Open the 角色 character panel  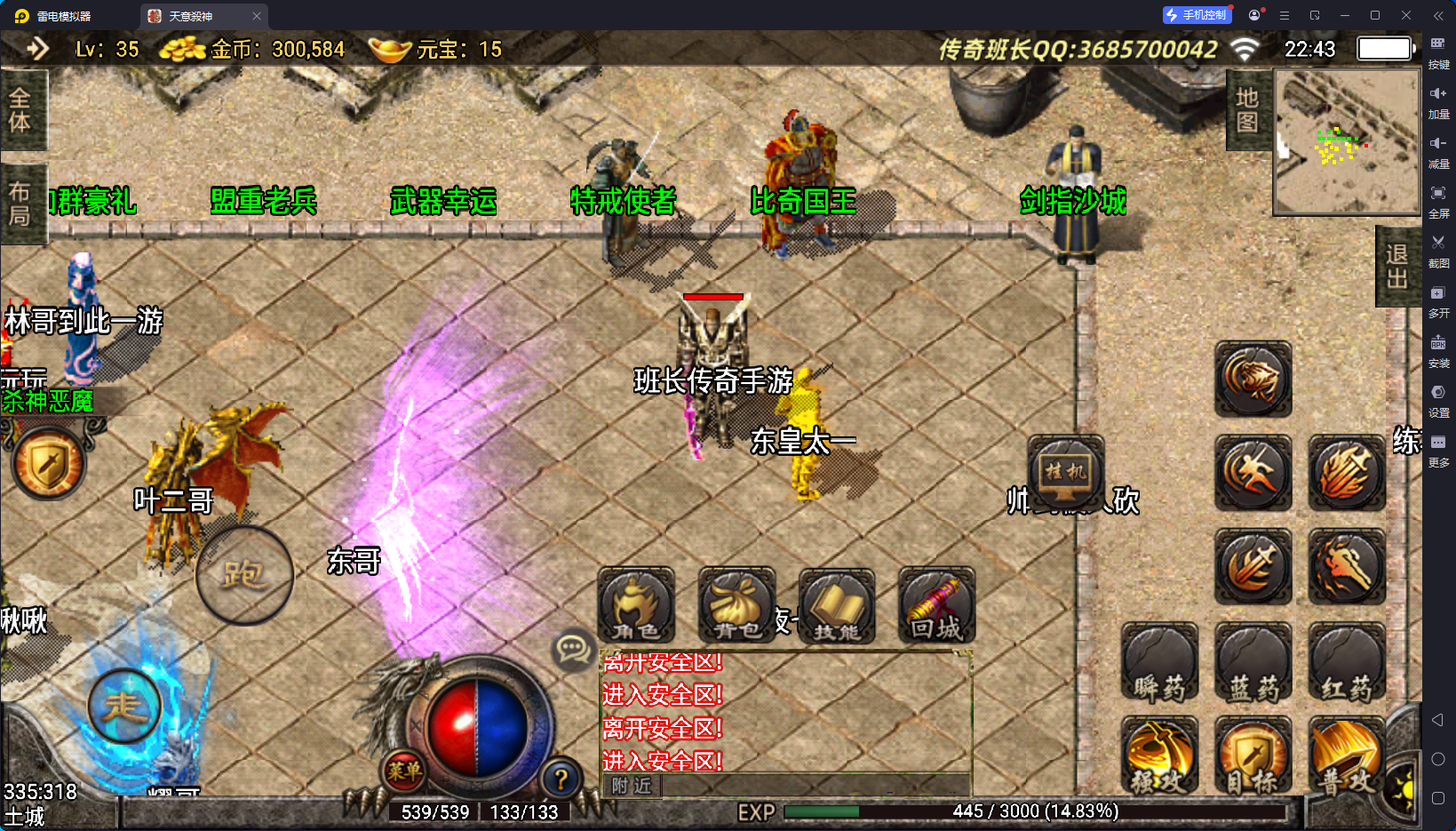pos(636,606)
